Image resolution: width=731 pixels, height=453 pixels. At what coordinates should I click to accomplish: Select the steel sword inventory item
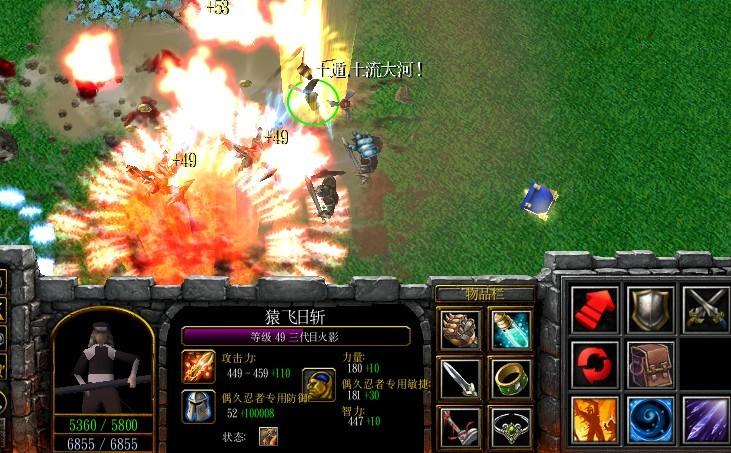[x=459, y=378]
